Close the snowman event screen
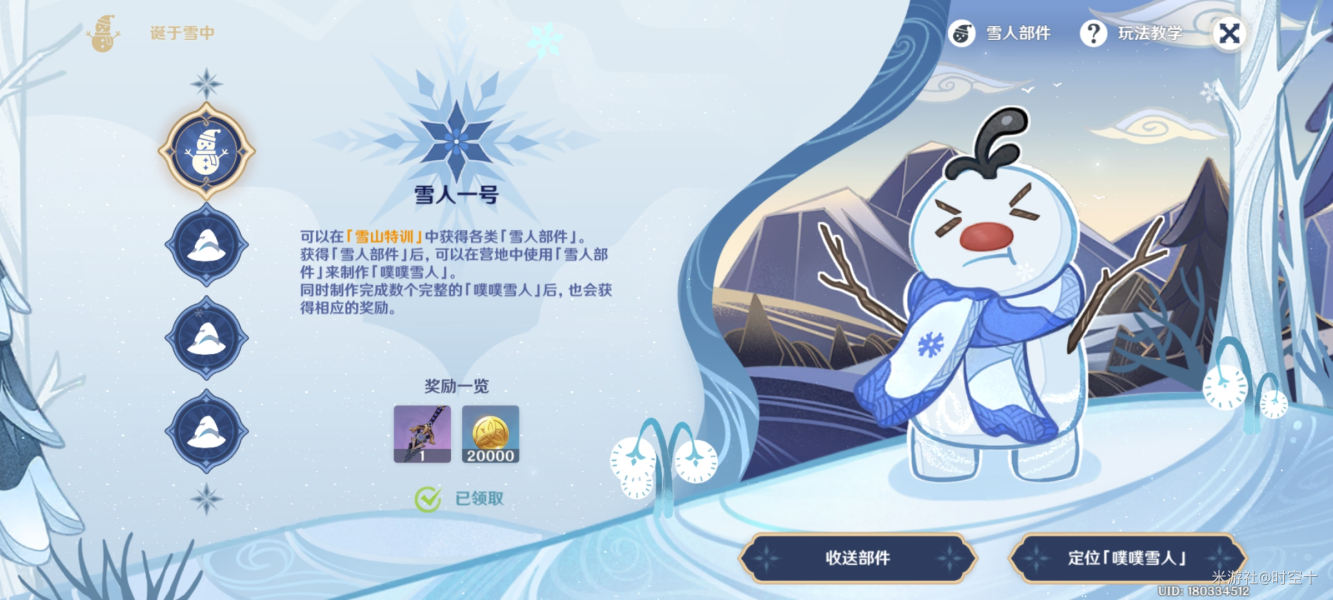The width and height of the screenshot is (1333, 600). [x=1230, y=33]
